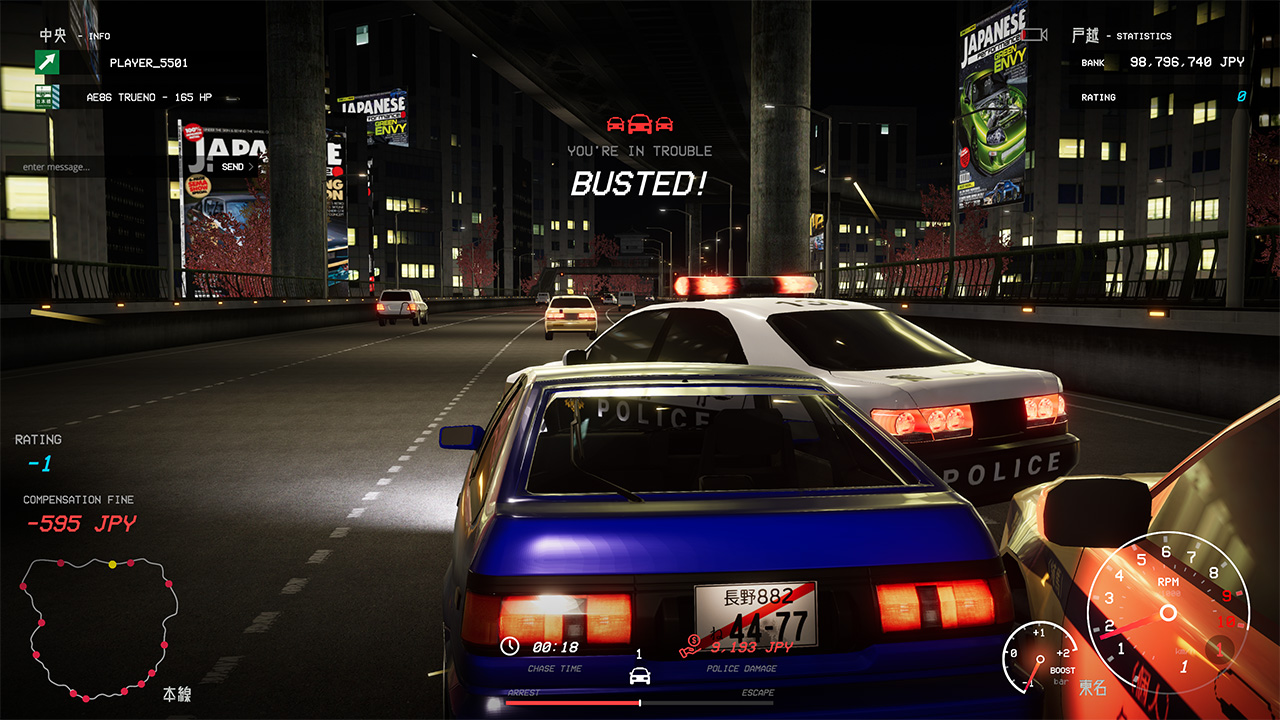Click the leftmost red heat-level car icon

pyautogui.click(x=615, y=123)
